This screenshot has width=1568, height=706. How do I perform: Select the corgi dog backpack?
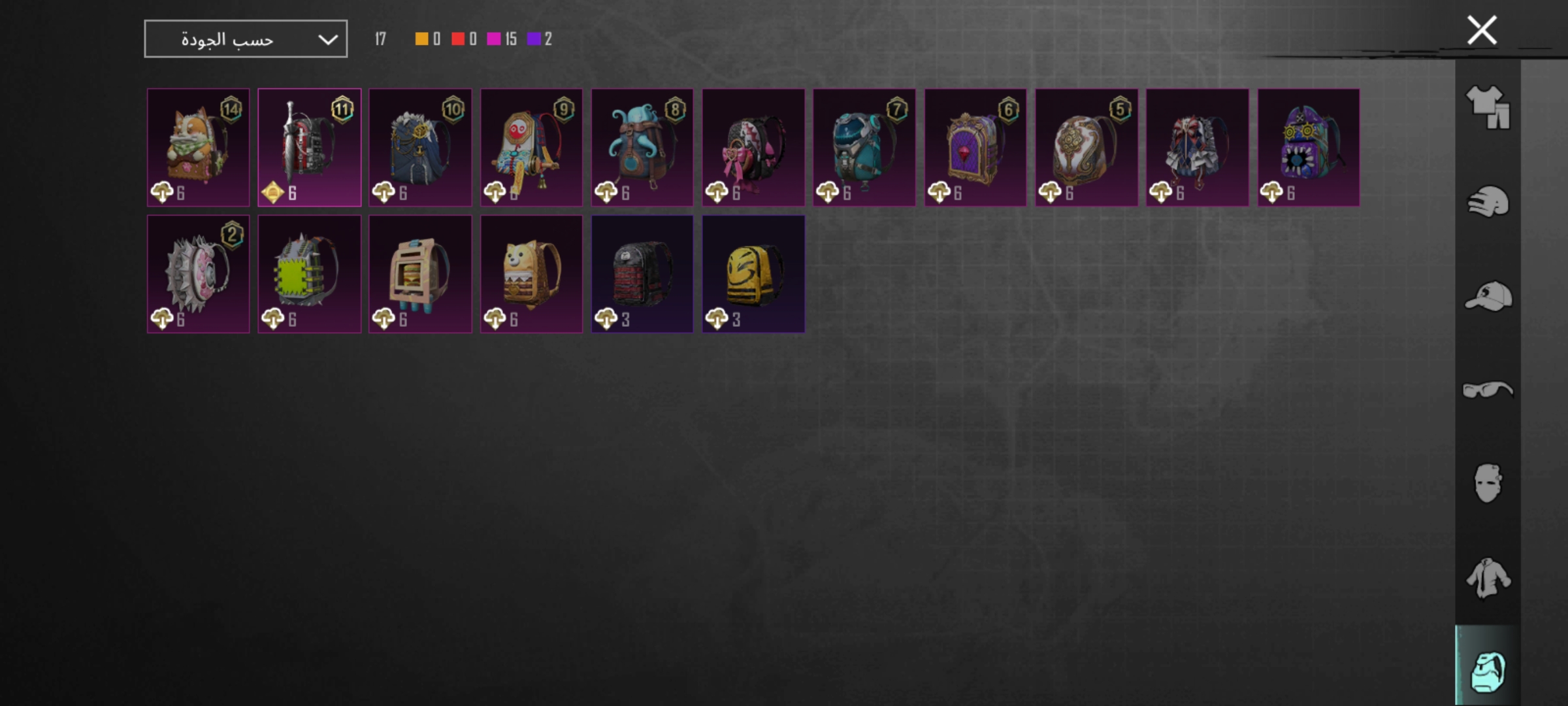(198, 147)
